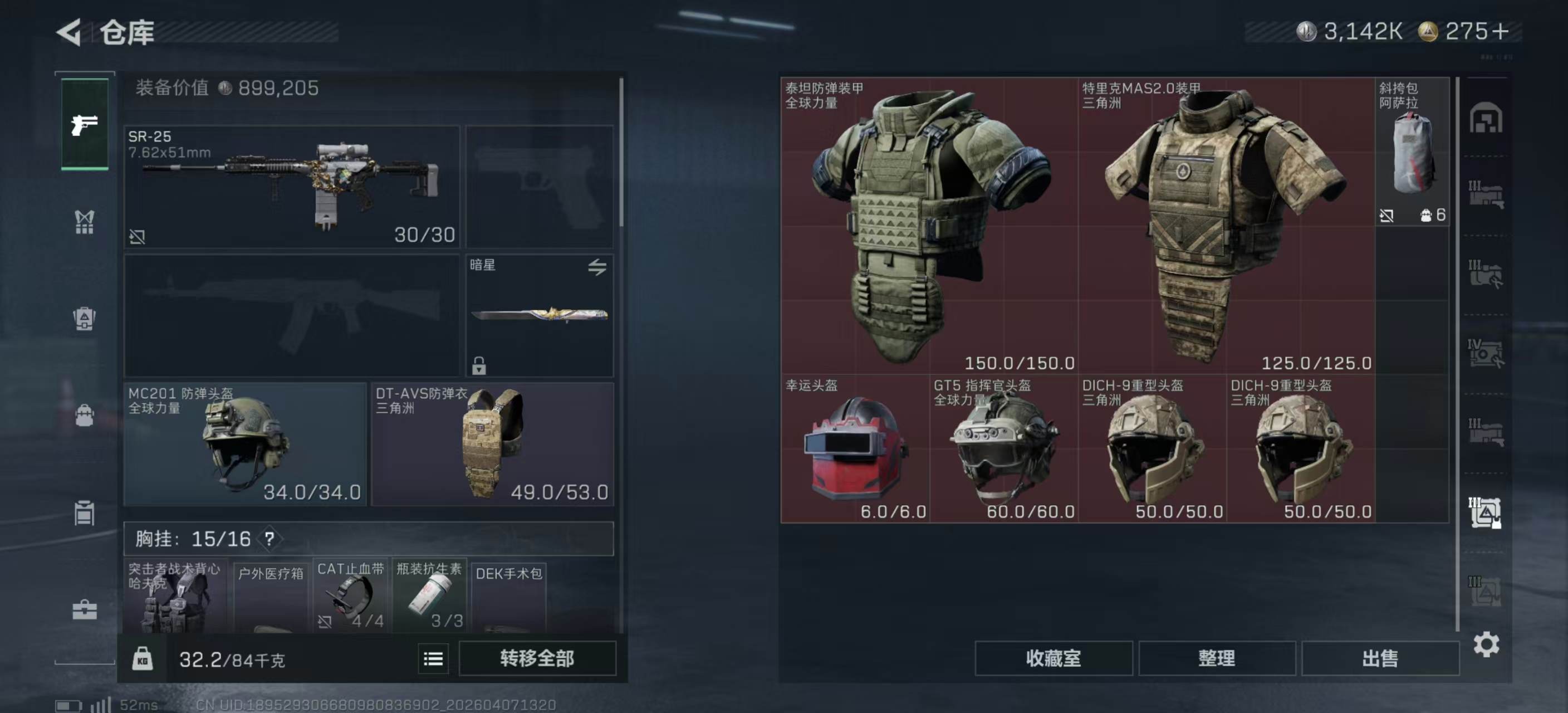Choose the DT-AVS防弹衣 equipped armor
Viewport: 1568px width, 713px height.
pos(492,444)
